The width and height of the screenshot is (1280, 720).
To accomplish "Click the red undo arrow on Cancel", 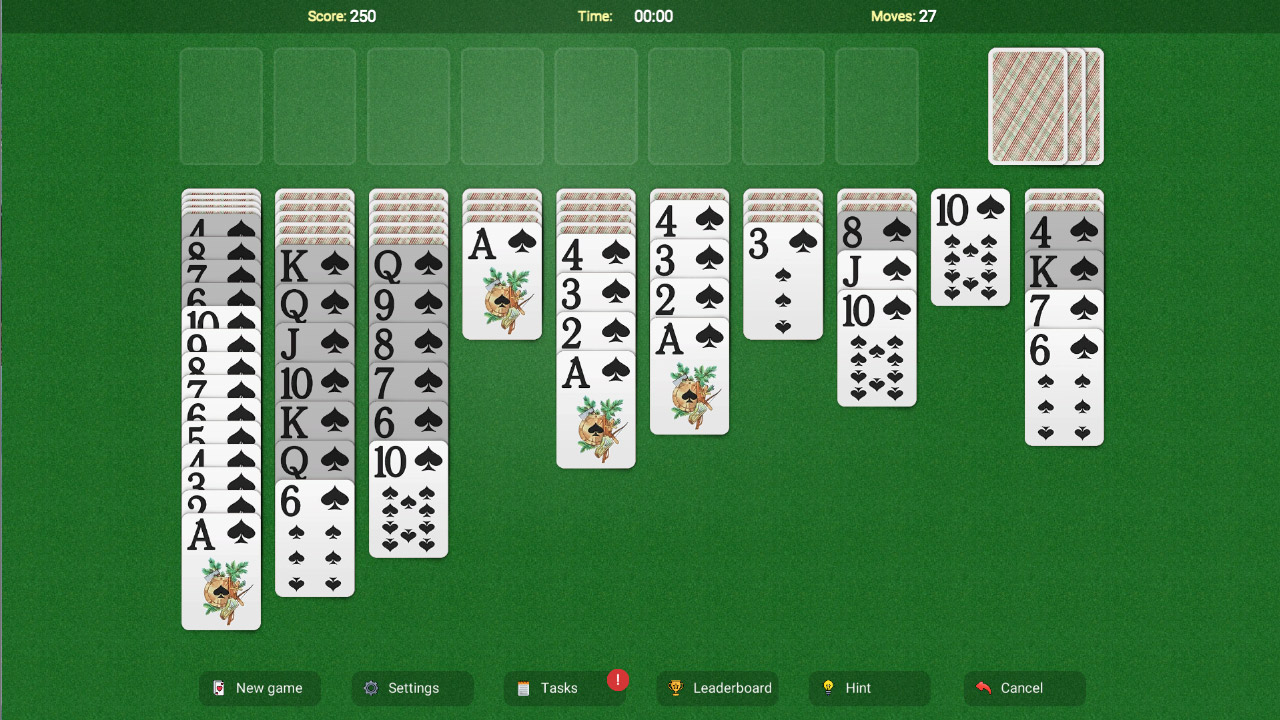I will [986, 688].
